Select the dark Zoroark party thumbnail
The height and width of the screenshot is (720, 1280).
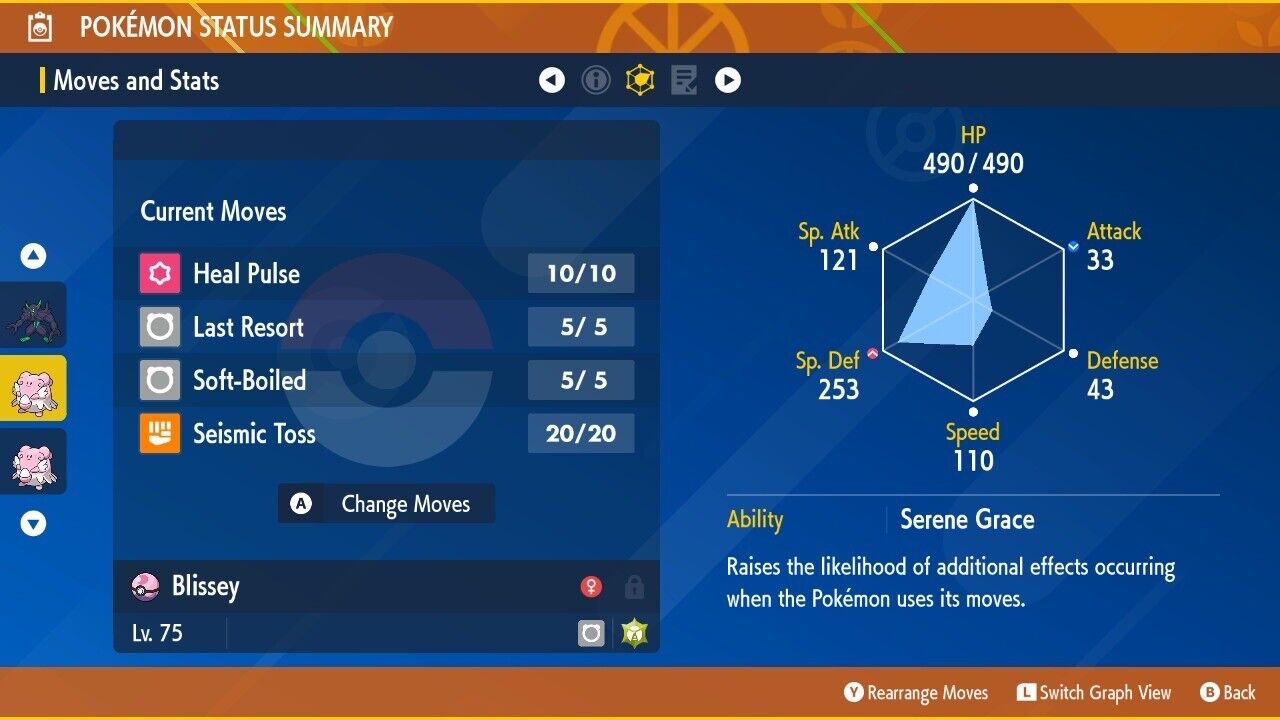[33, 315]
